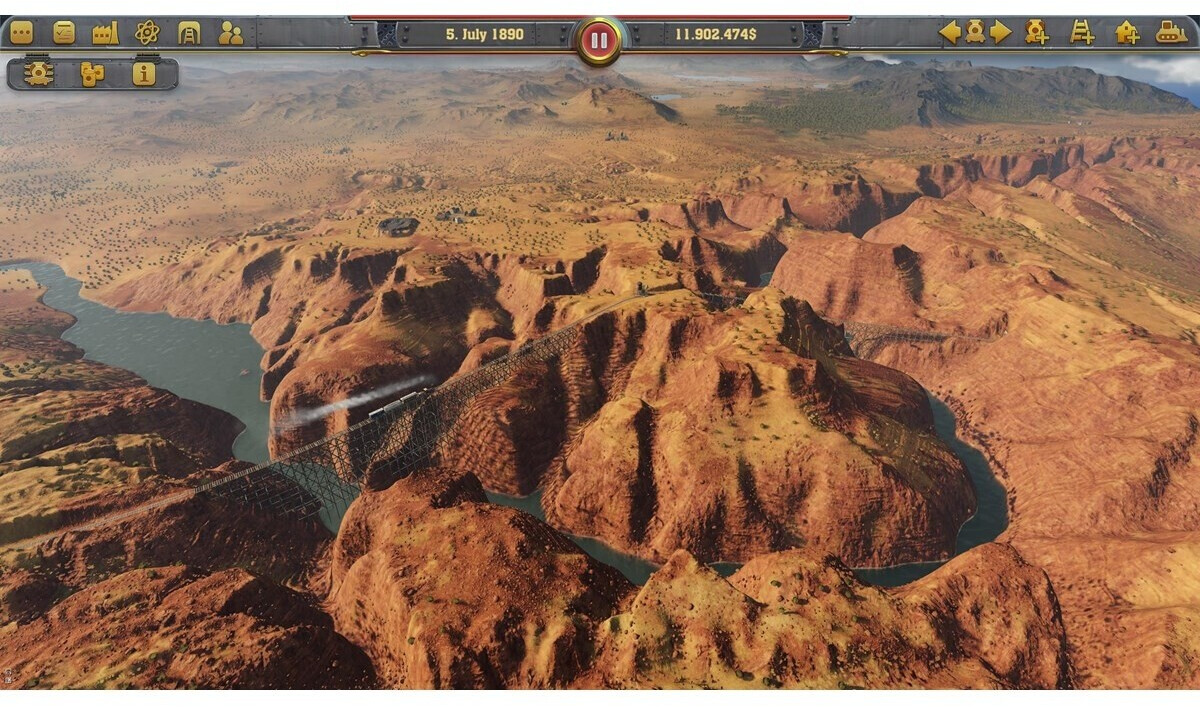View the two-person competitors panel
1200x707 pixels.
pyautogui.click(x=231, y=33)
